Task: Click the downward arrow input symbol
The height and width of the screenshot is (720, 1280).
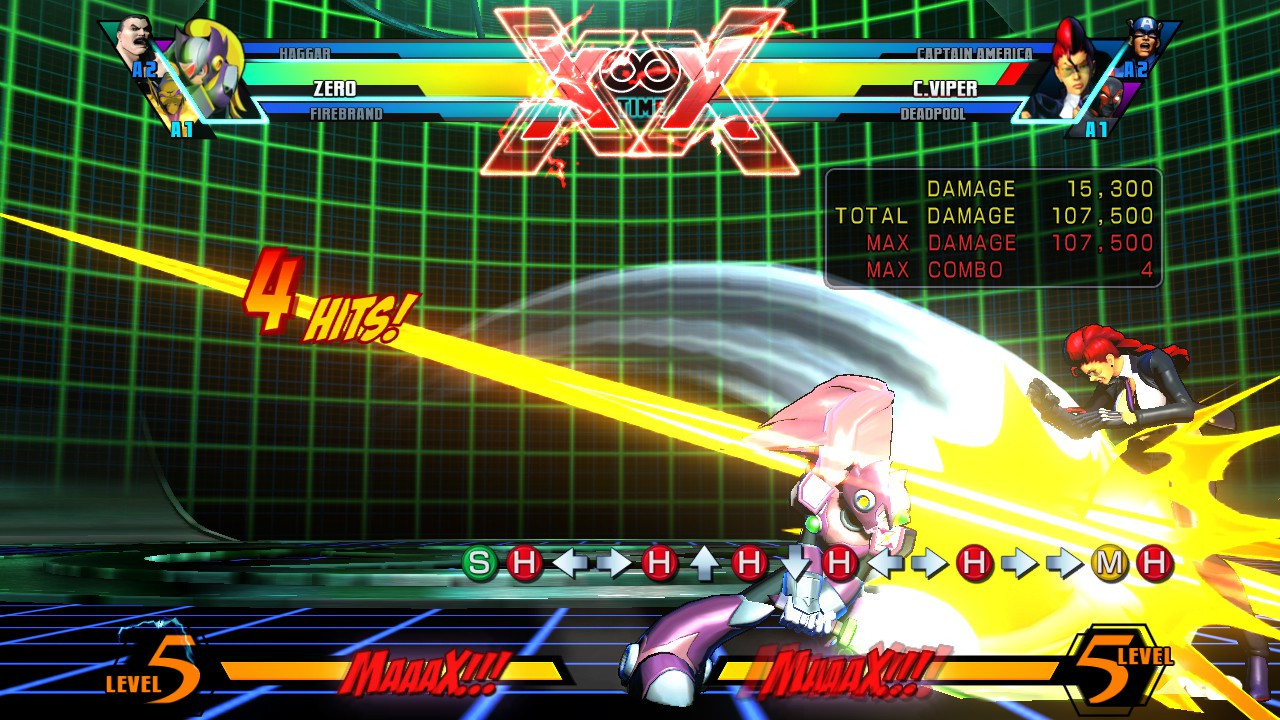Action: coord(797,560)
